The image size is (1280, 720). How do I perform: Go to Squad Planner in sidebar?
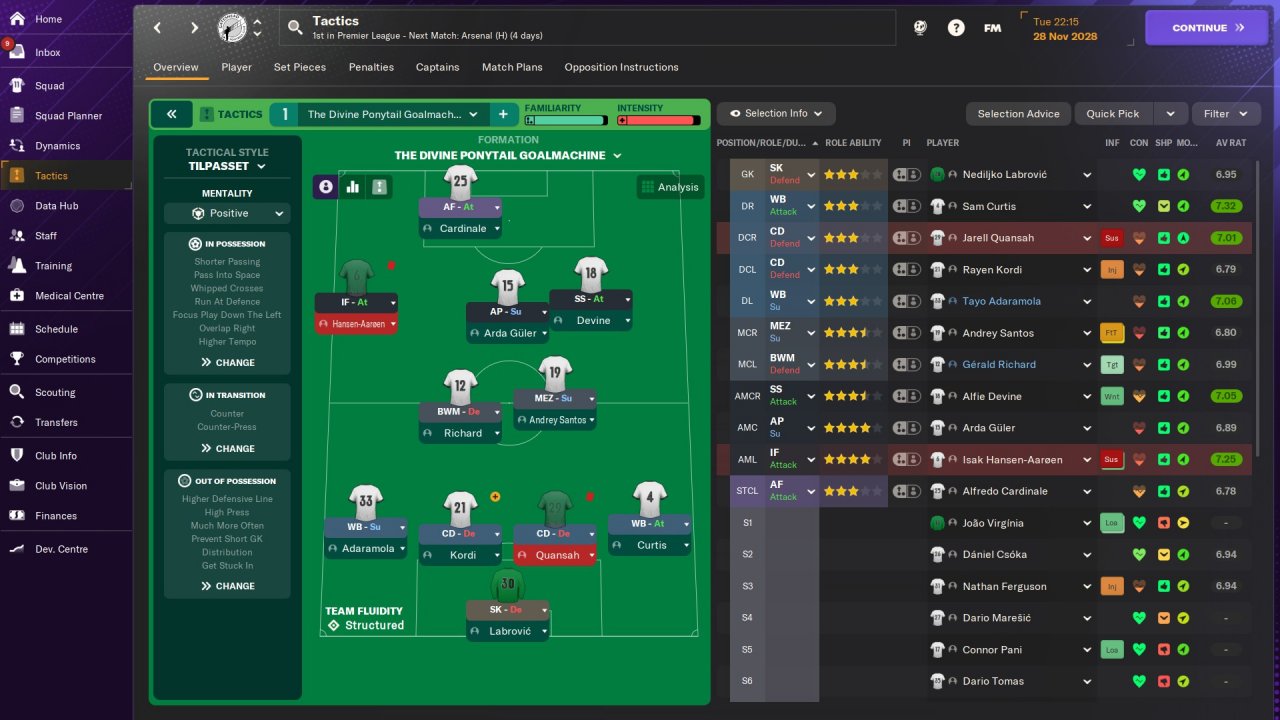pyautogui.click(x=68, y=116)
